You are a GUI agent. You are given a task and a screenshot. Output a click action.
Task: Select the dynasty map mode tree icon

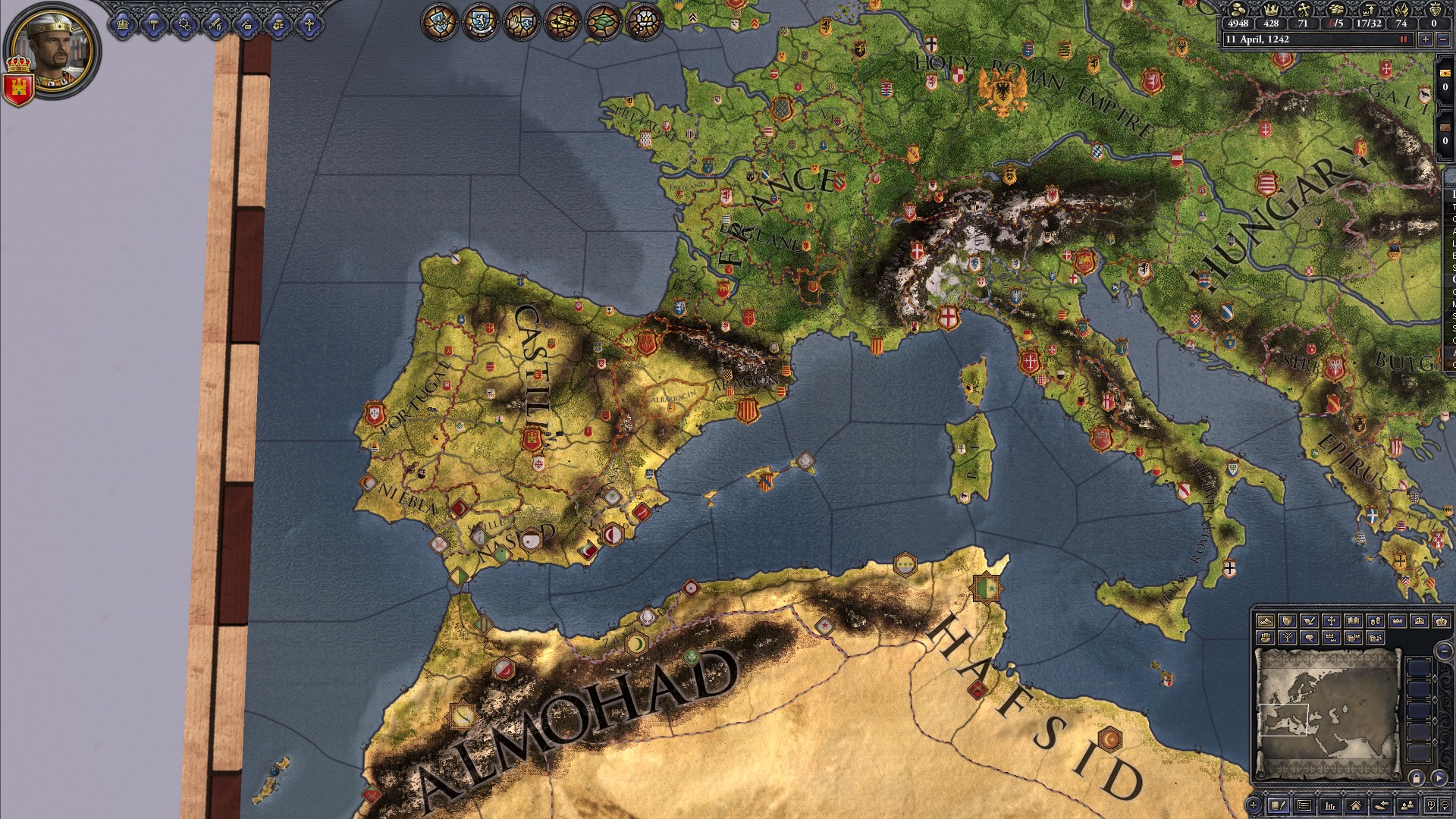click(1287, 638)
